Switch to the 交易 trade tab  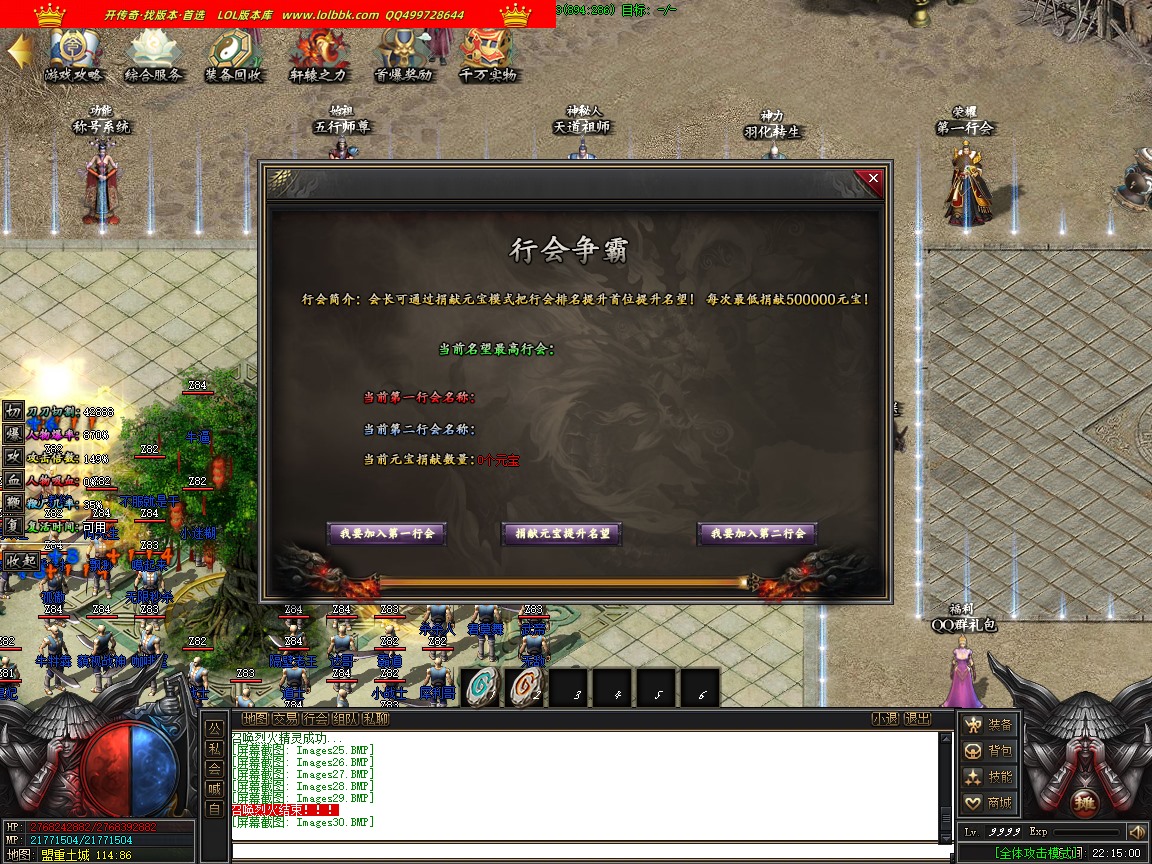[286, 719]
